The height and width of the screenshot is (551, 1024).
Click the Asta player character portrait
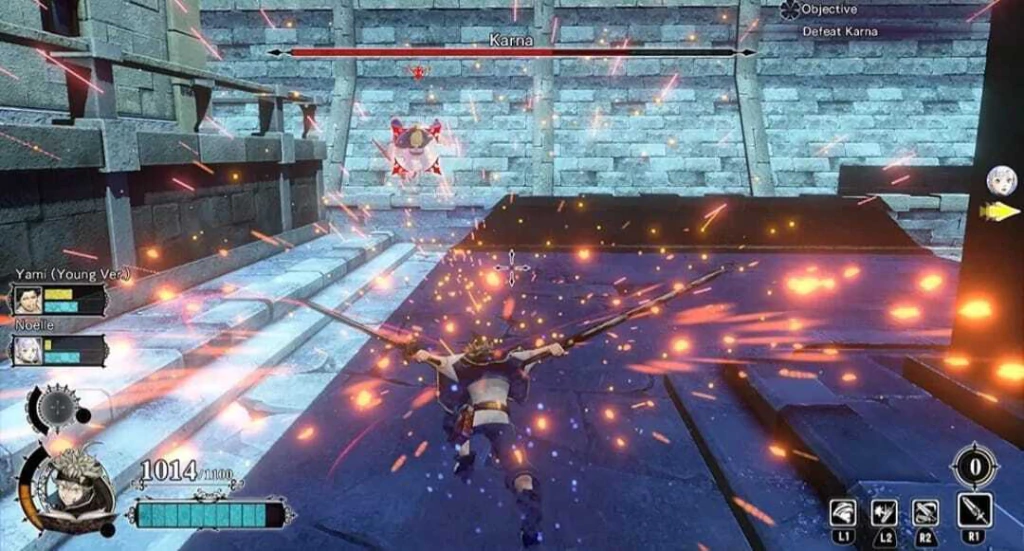(x=70, y=489)
